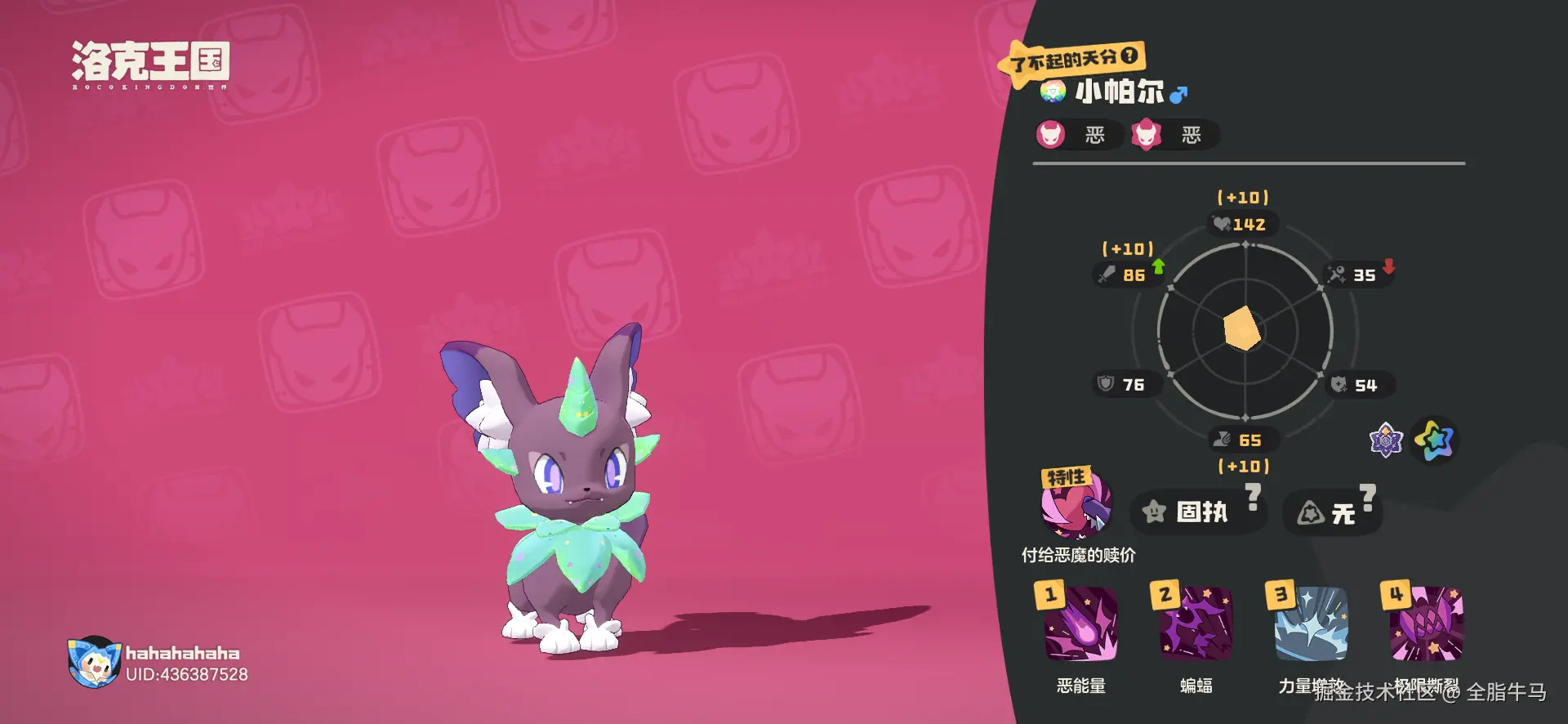Show the 142 health stat details
The height and width of the screenshot is (724, 1568).
tap(1243, 224)
